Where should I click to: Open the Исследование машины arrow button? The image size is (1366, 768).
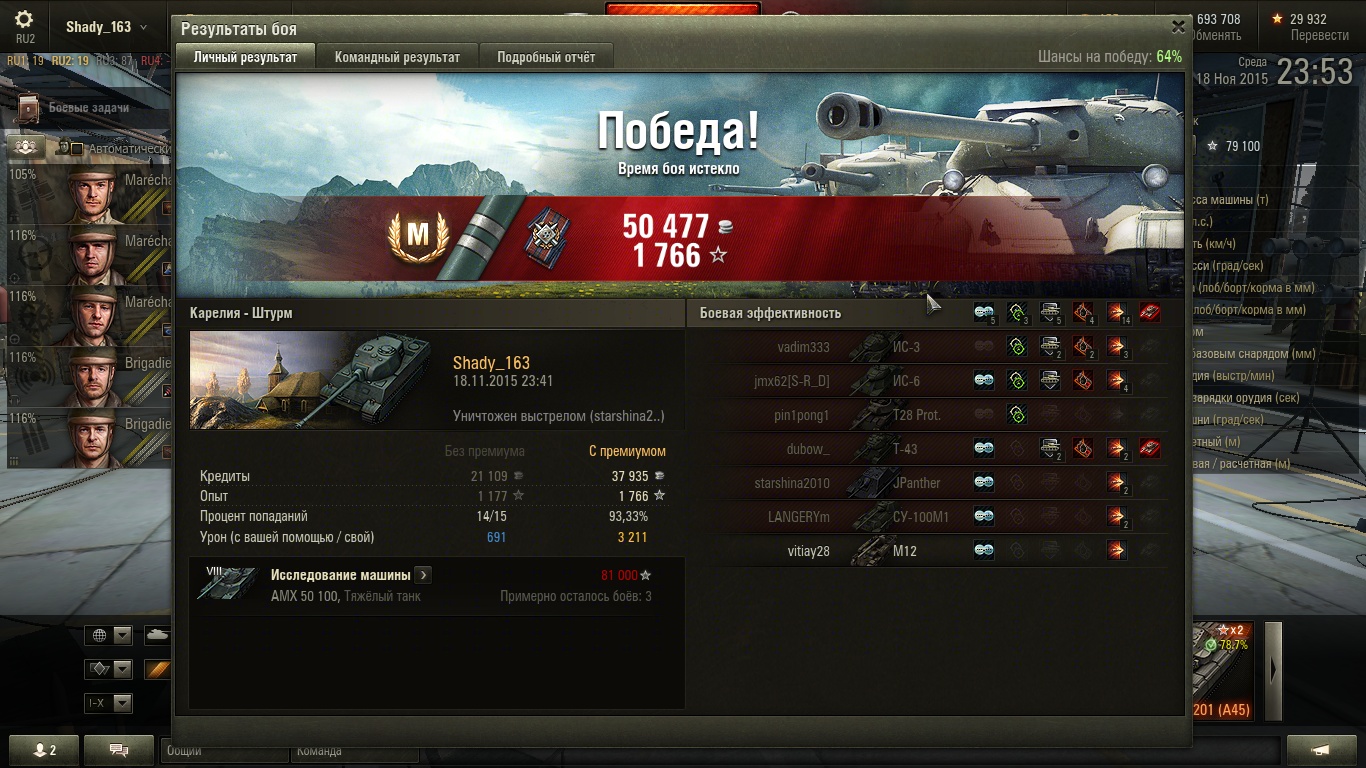point(423,575)
